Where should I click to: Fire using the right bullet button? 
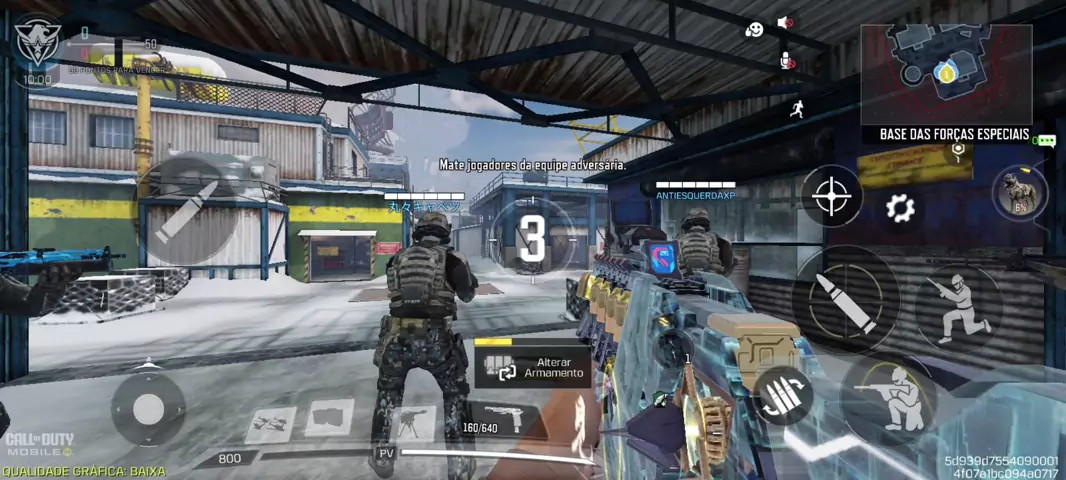click(x=845, y=299)
